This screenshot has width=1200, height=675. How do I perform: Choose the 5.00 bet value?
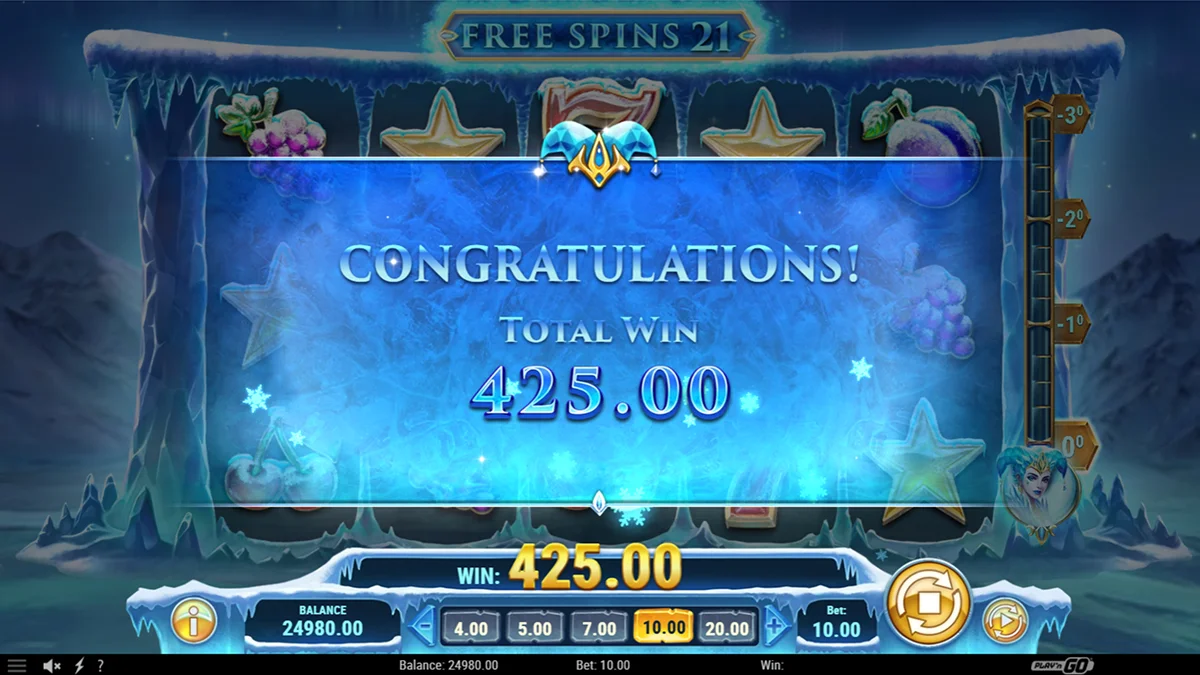(x=535, y=628)
